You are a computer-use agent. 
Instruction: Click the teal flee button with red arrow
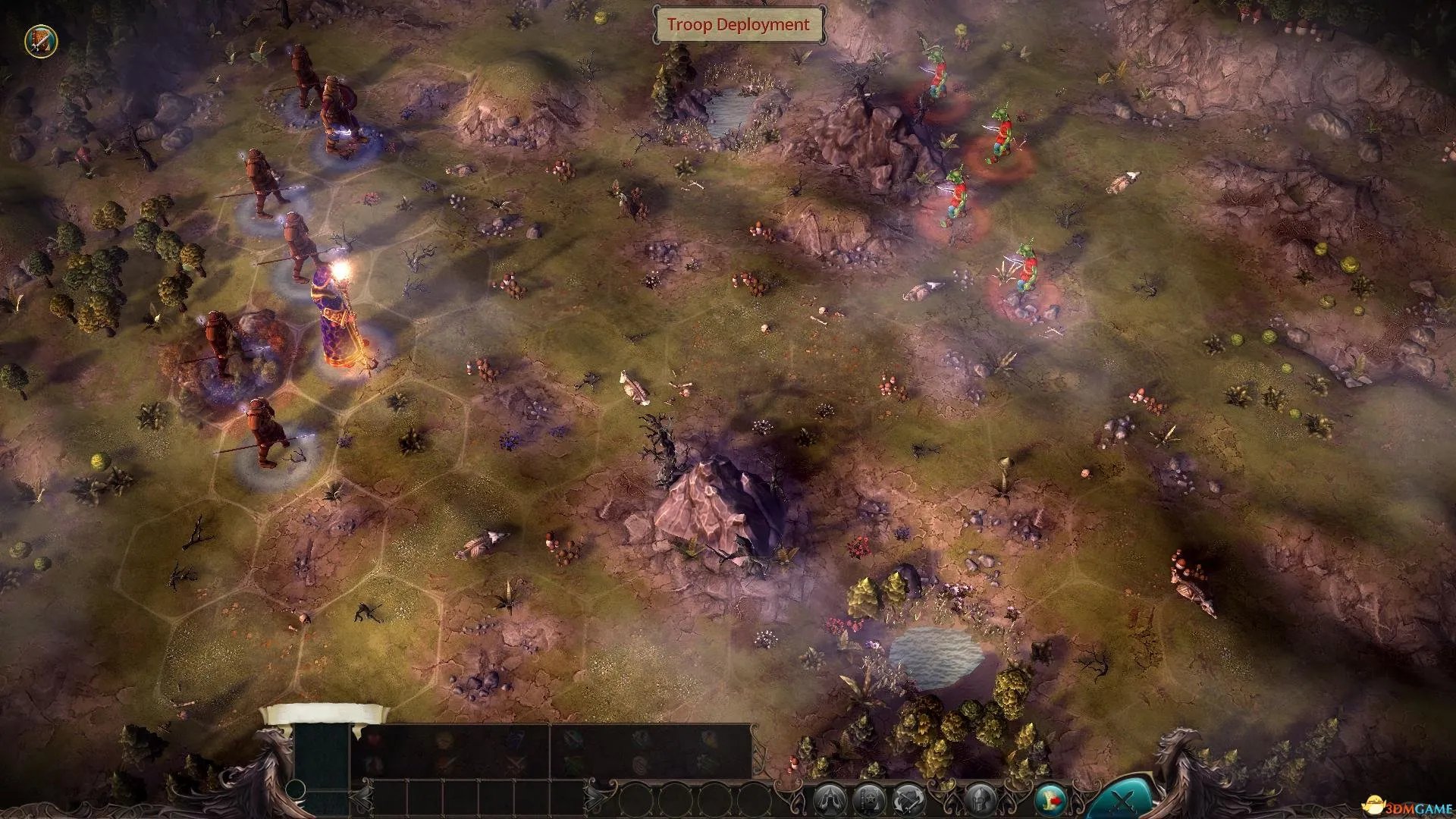click(1050, 799)
